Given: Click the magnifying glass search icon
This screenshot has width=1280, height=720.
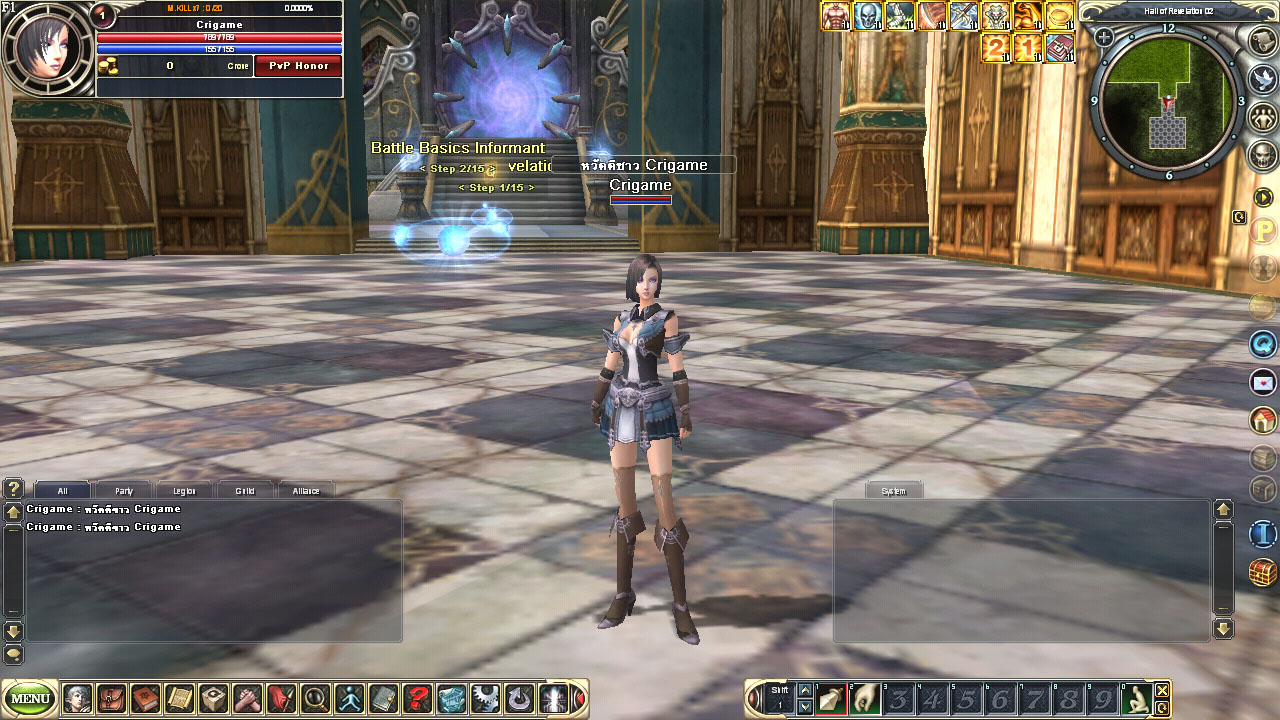Looking at the screenshot, I should coord(315,697).
